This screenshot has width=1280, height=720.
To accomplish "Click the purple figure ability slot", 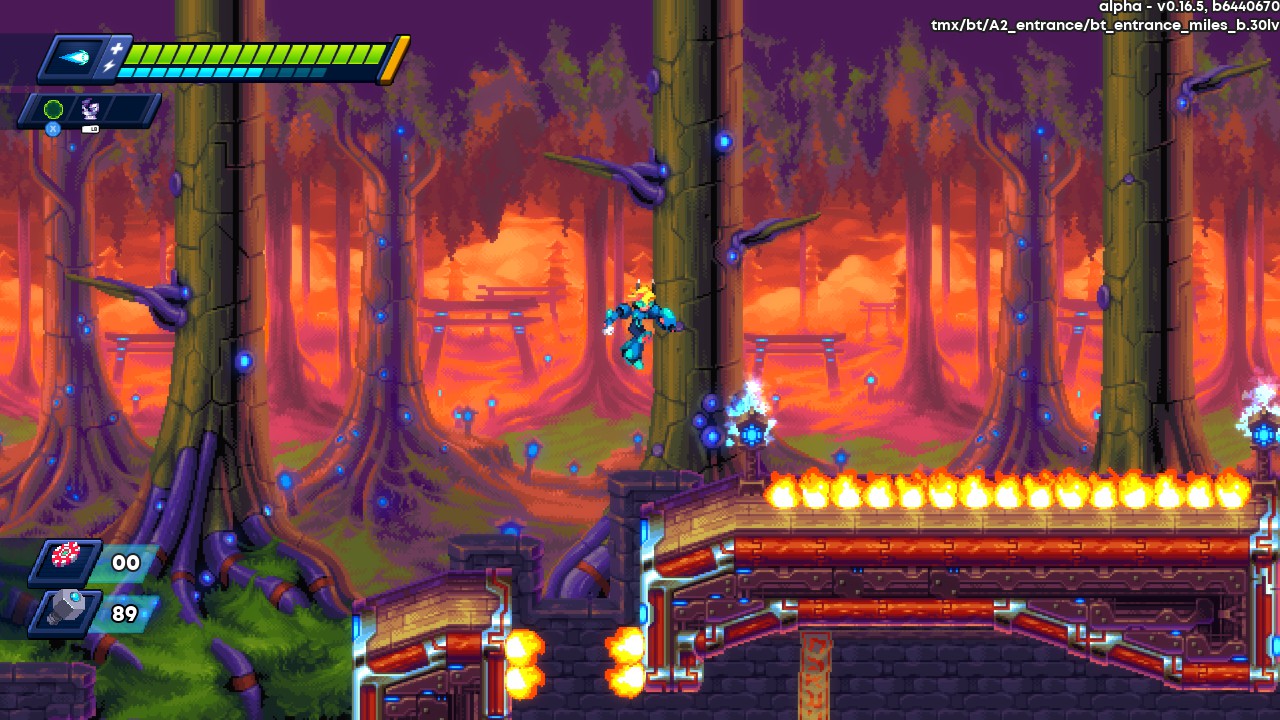I will [89, 110].
